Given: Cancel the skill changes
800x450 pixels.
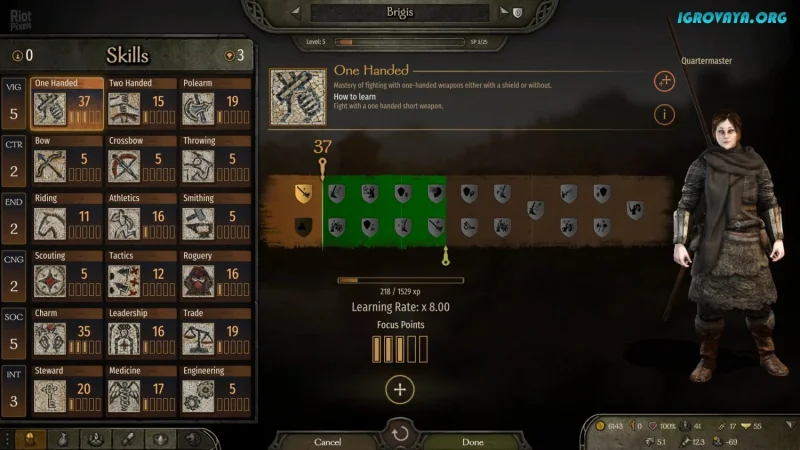Looking at the screenshot, I should [328, 441].
